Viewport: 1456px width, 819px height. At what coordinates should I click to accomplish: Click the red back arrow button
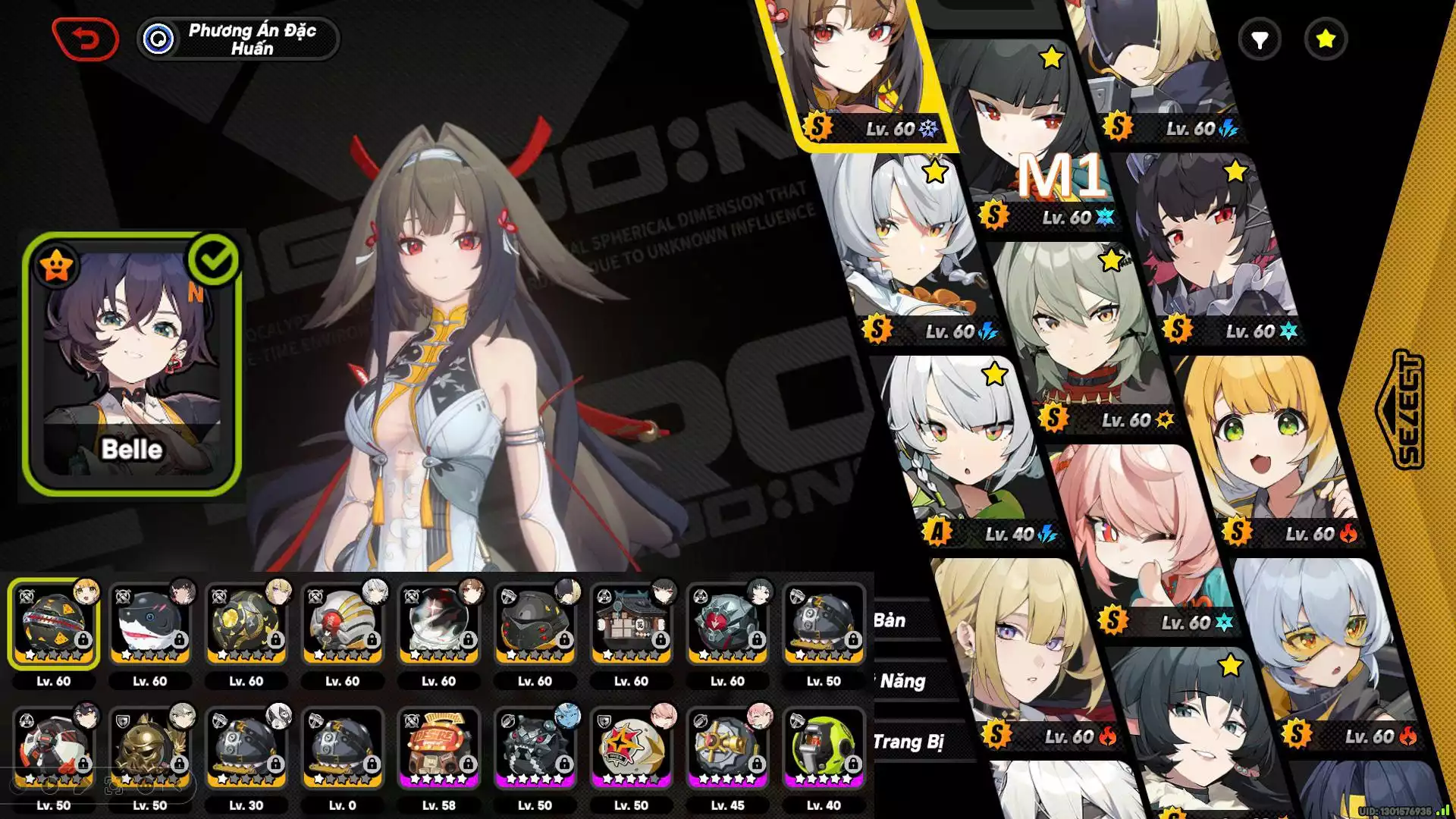[x=85, y=39]
